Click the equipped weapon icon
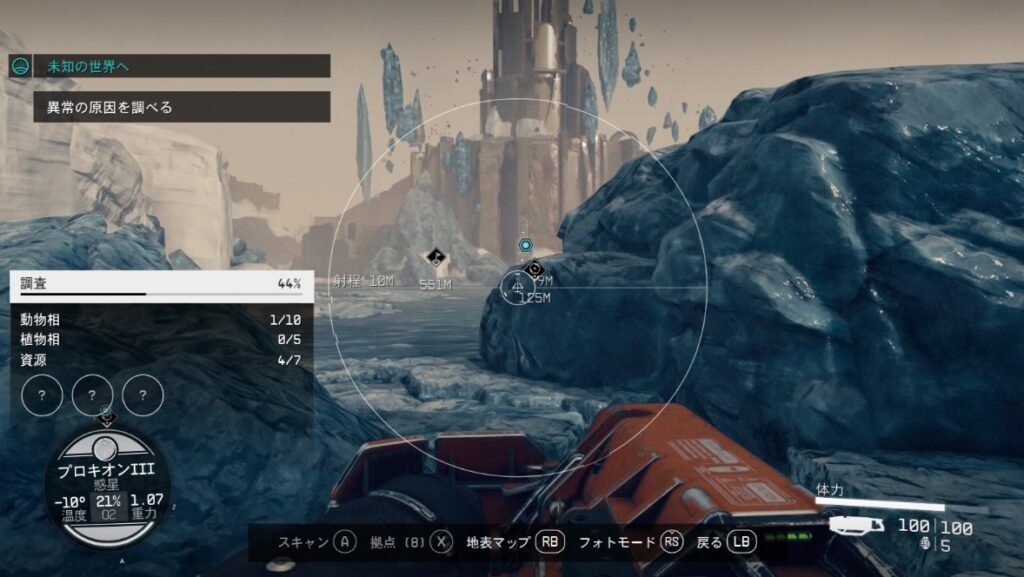 [x=857, y=525]
